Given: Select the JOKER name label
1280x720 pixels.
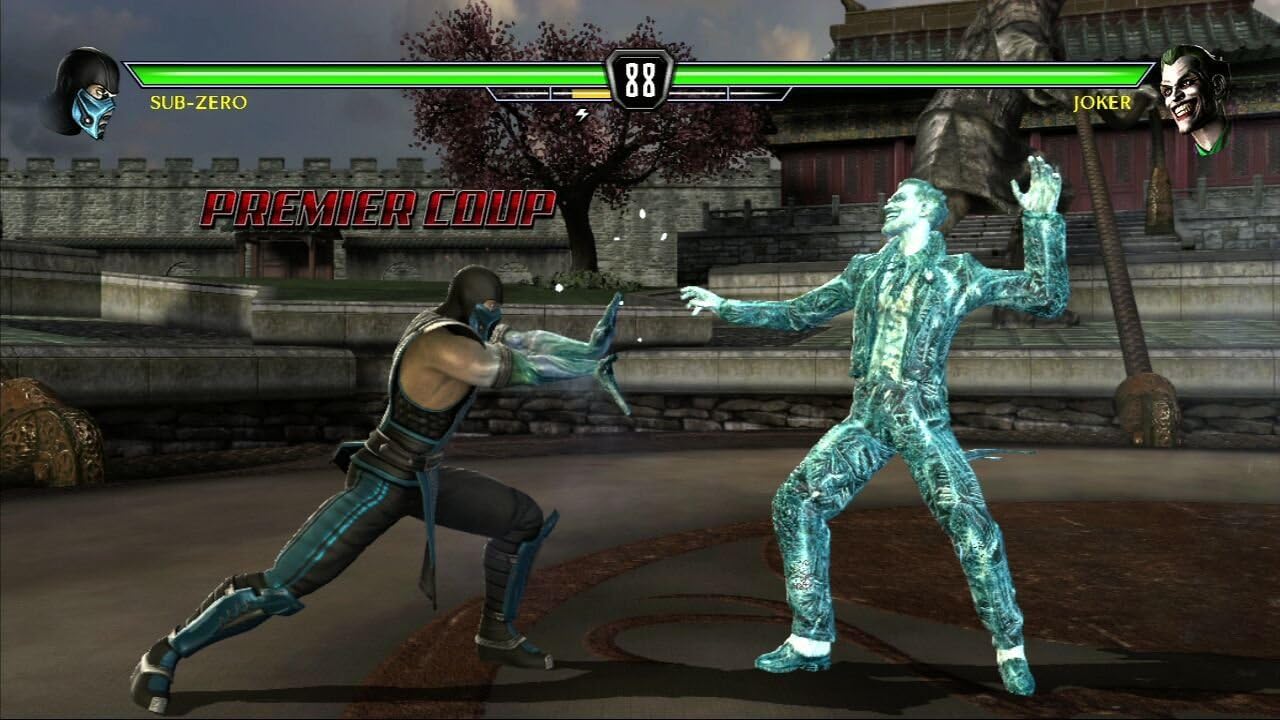Looking at the screenshot, I should click(x=1101, y=101).
